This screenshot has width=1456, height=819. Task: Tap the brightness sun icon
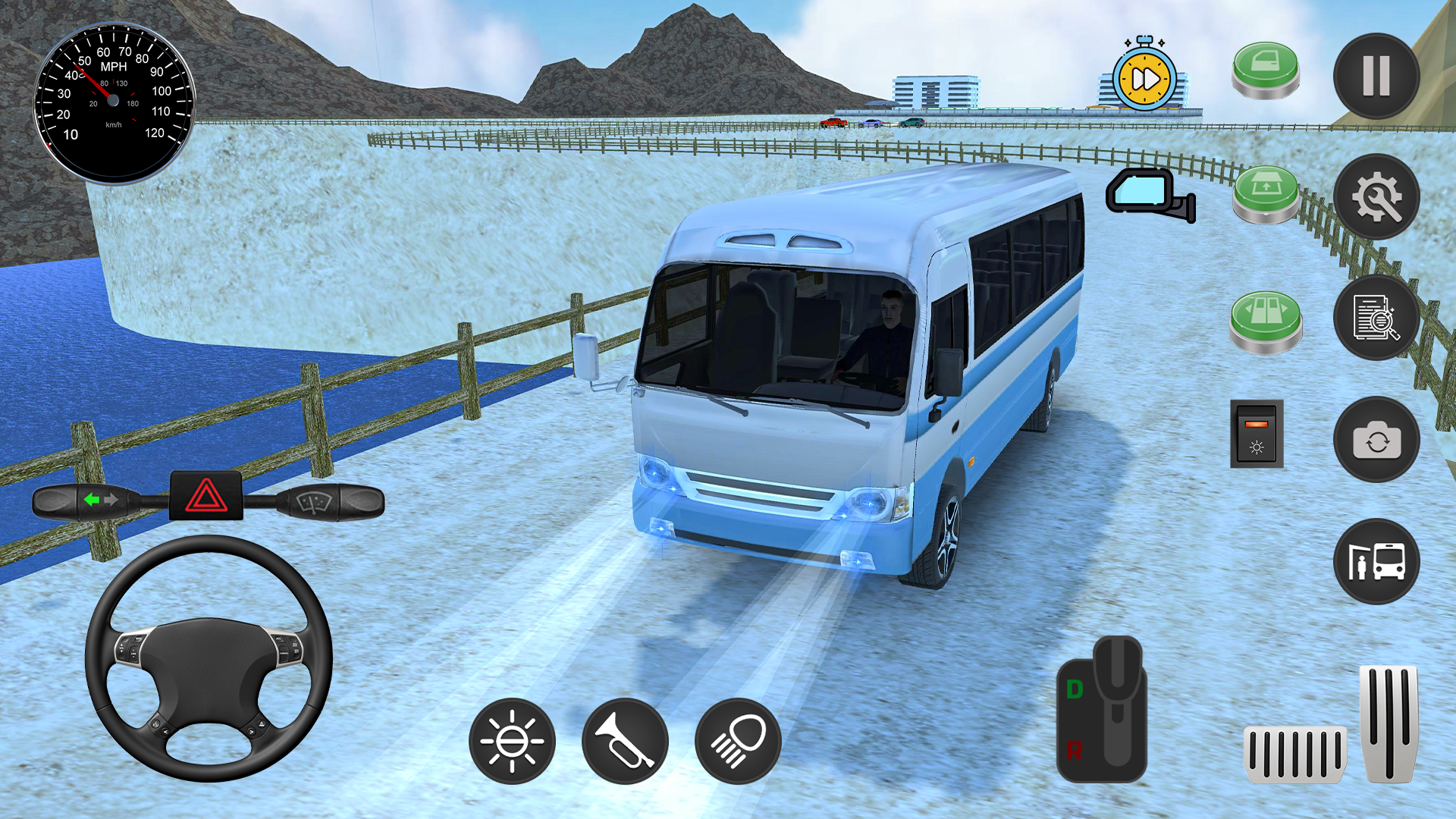tap(512, 741)
